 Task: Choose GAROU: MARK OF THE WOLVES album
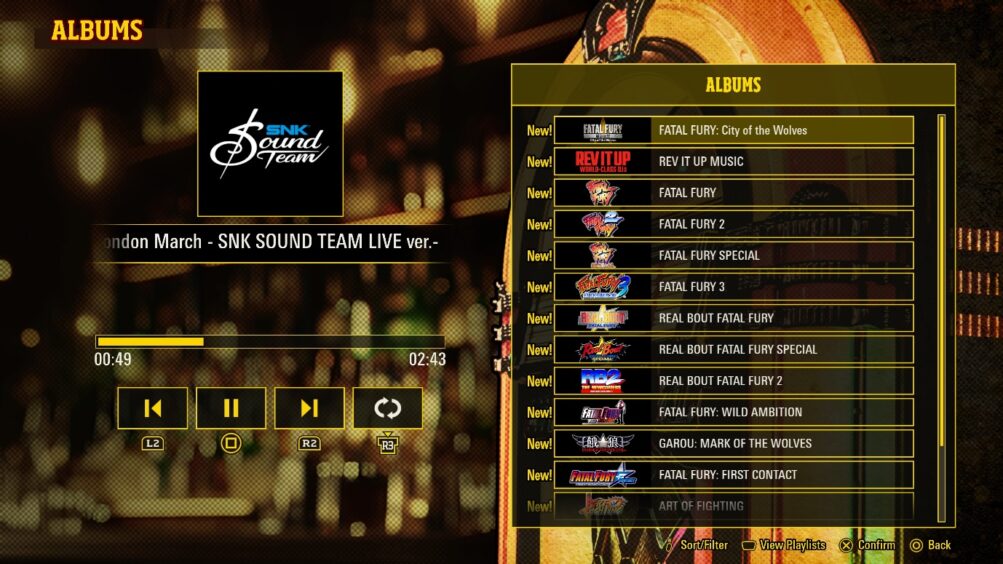[x=733, y=443]
